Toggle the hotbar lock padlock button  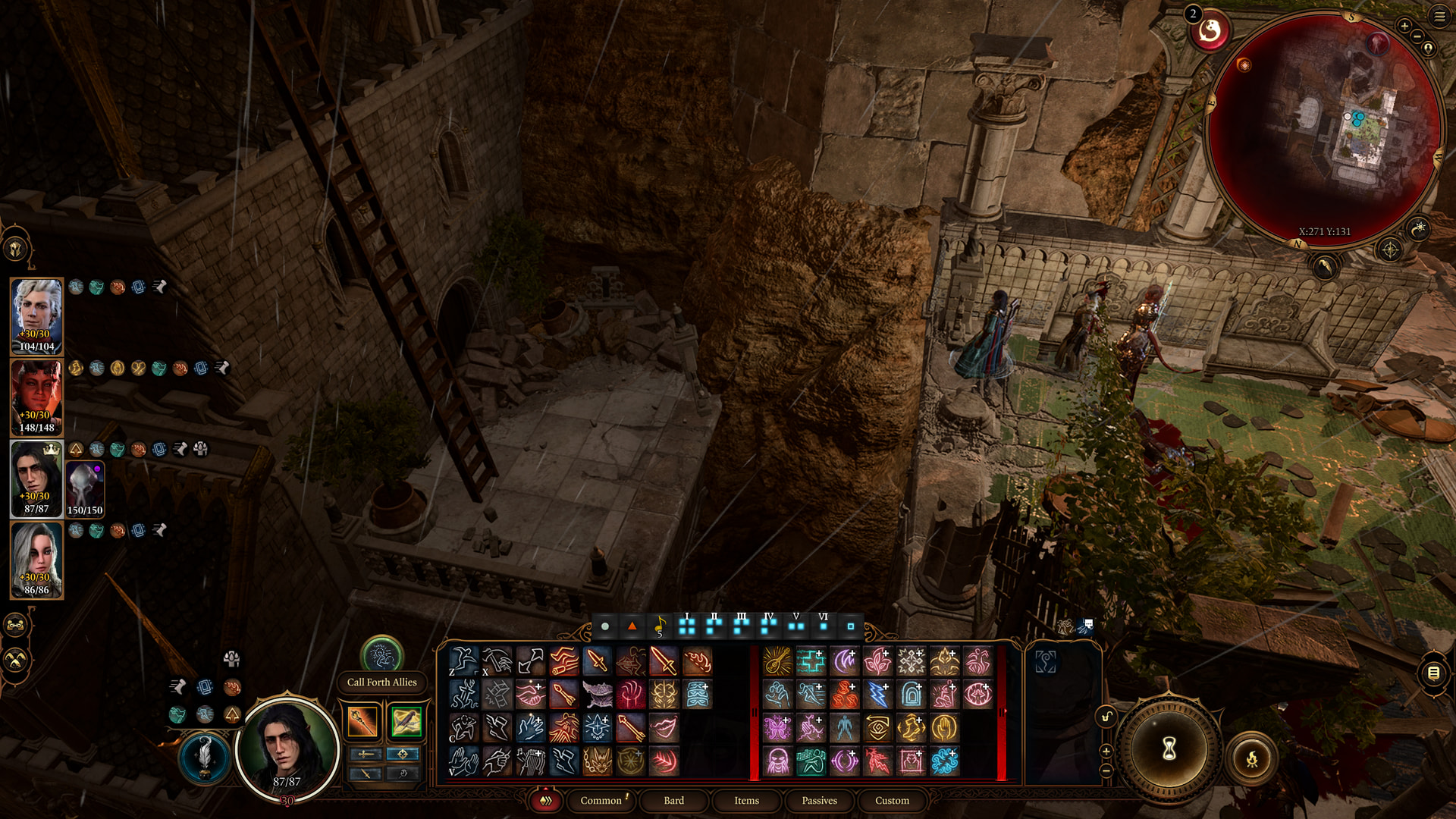tap(1106, 717)
